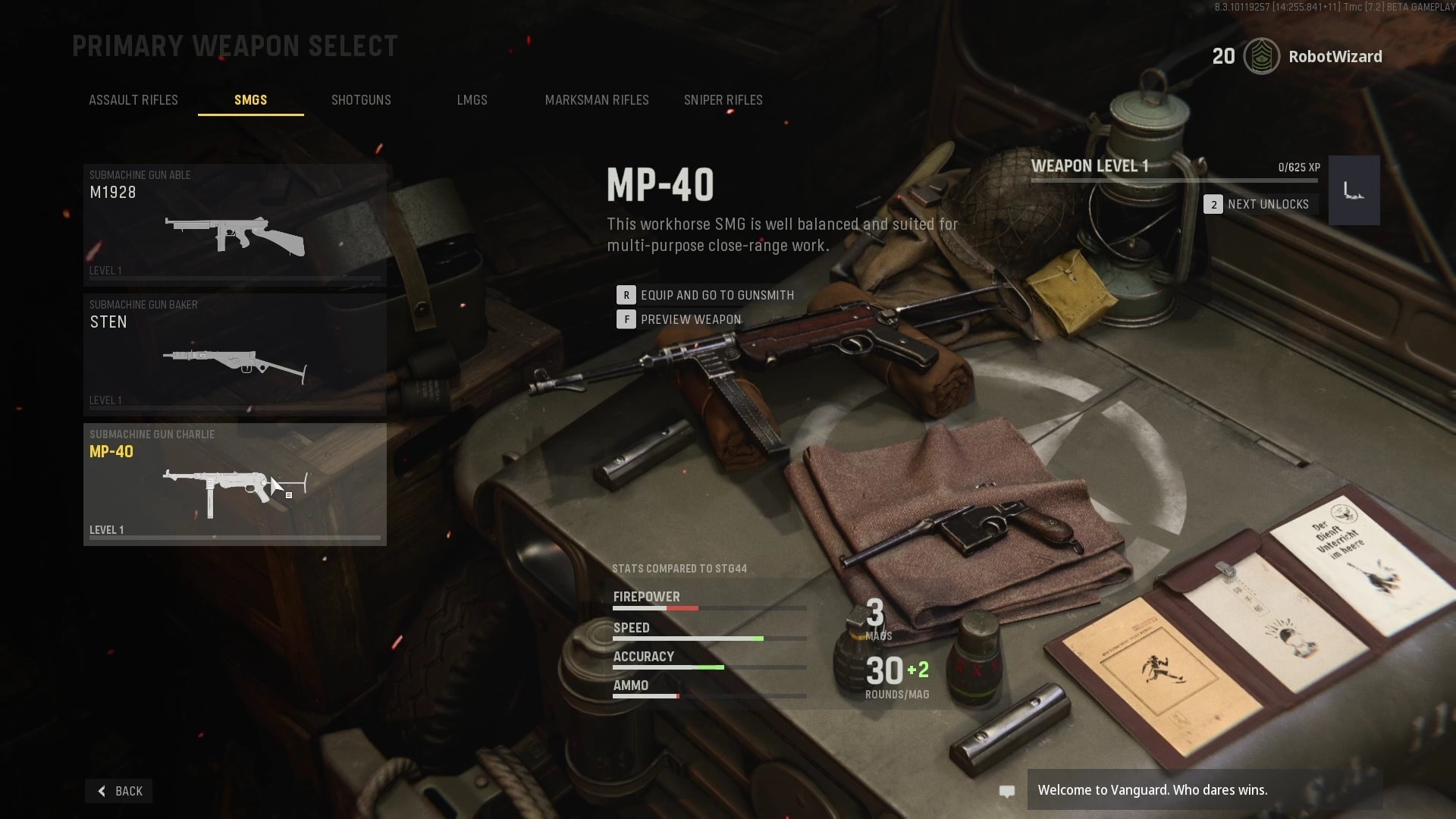1456x819 pixels.
Task: Switch to Marksman Rifles tab
Action: (597, 100)
